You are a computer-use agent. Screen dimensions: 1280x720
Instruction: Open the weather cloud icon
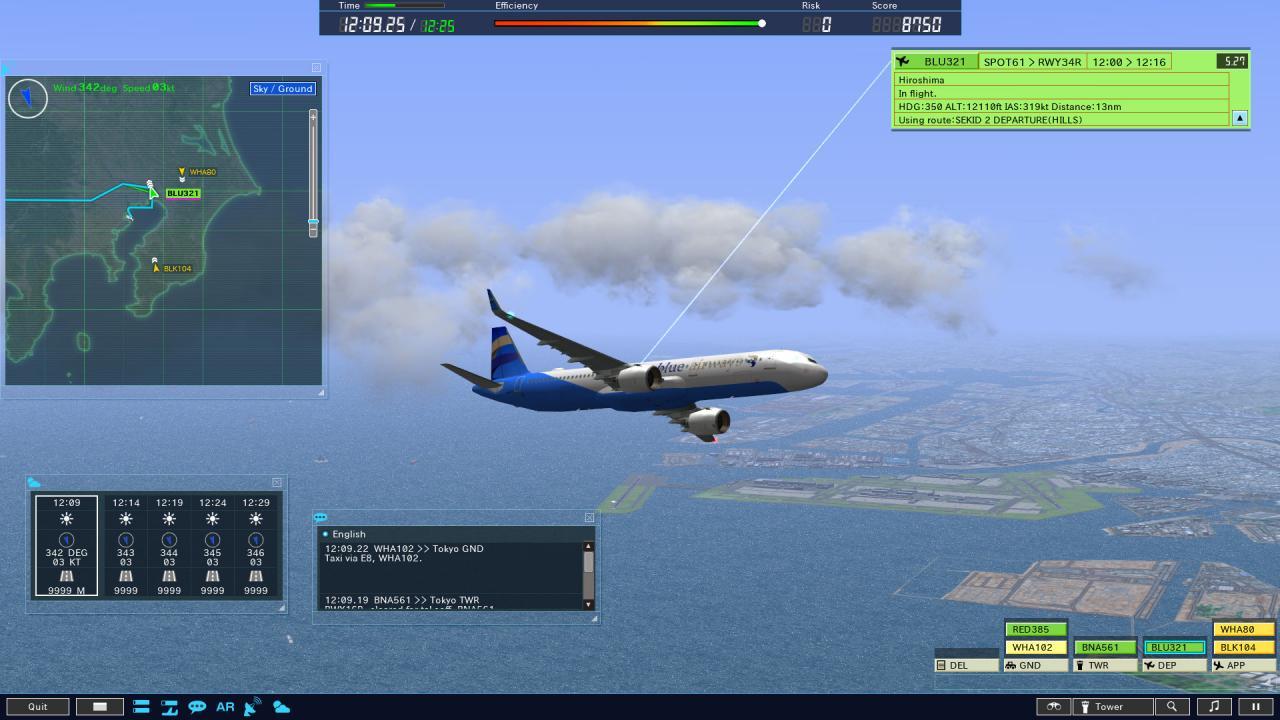[281, 707]
